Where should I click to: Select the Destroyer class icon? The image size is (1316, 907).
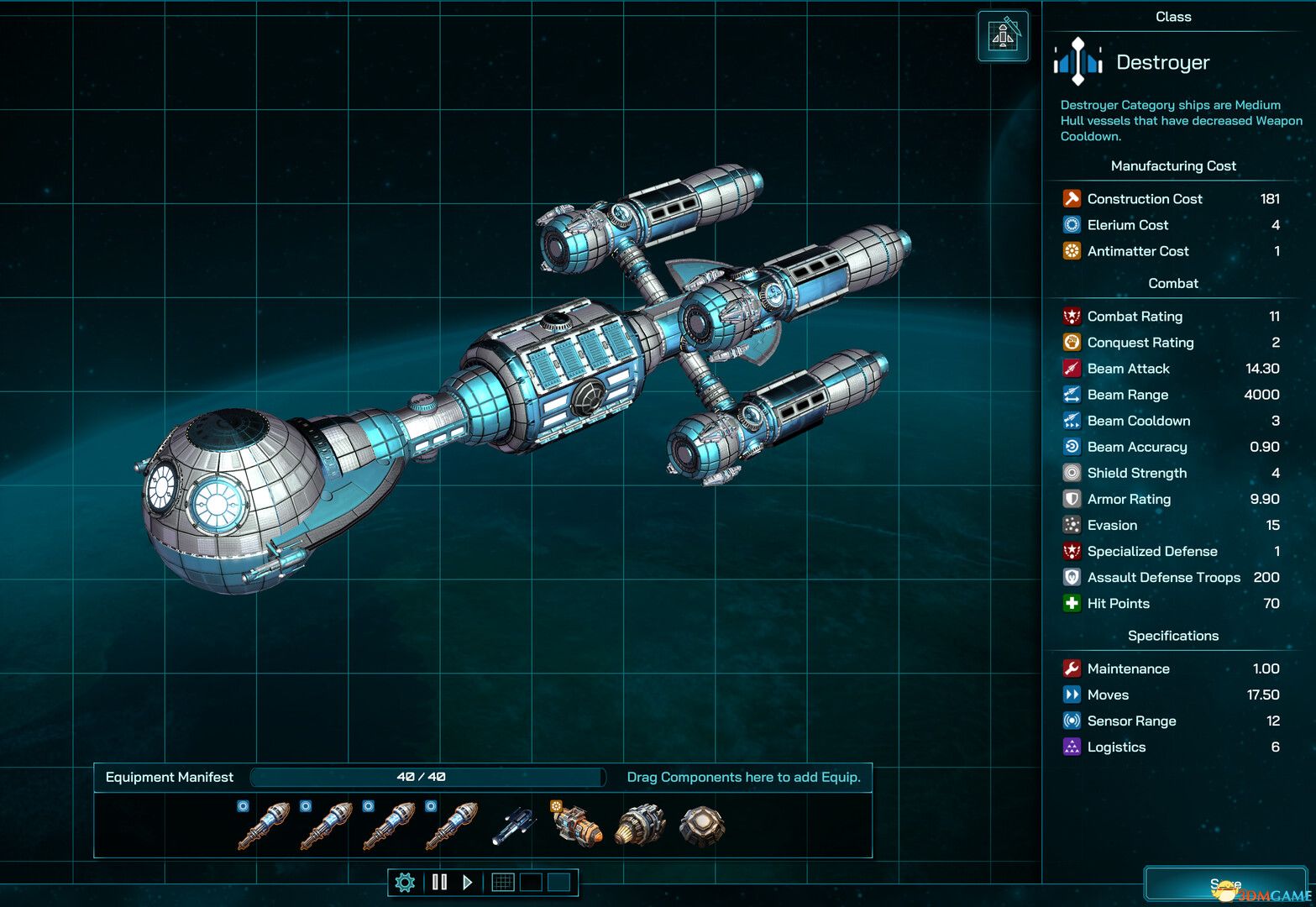click(x=1077, y=62)
